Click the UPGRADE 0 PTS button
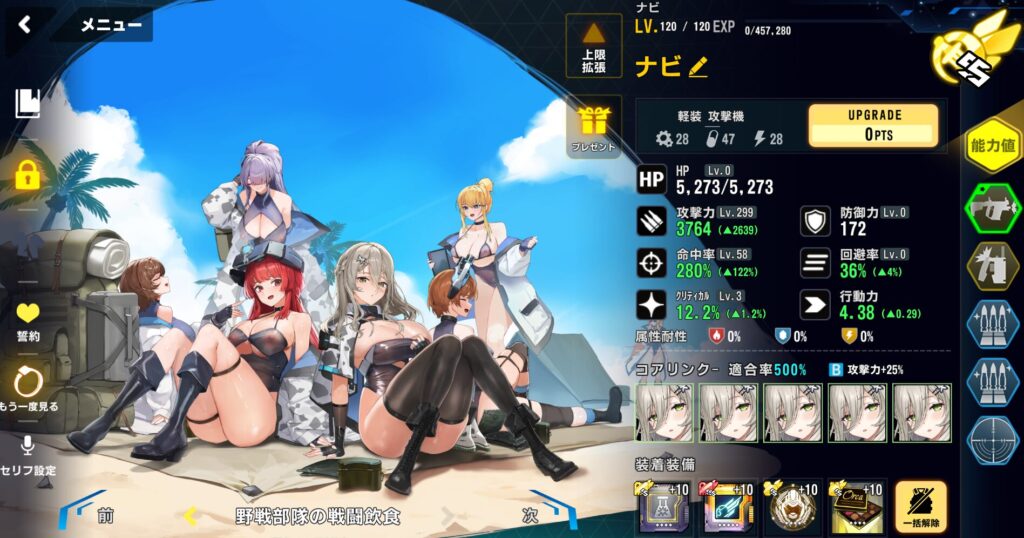This screenshot has height=538, width=1024. pos(872,125)
